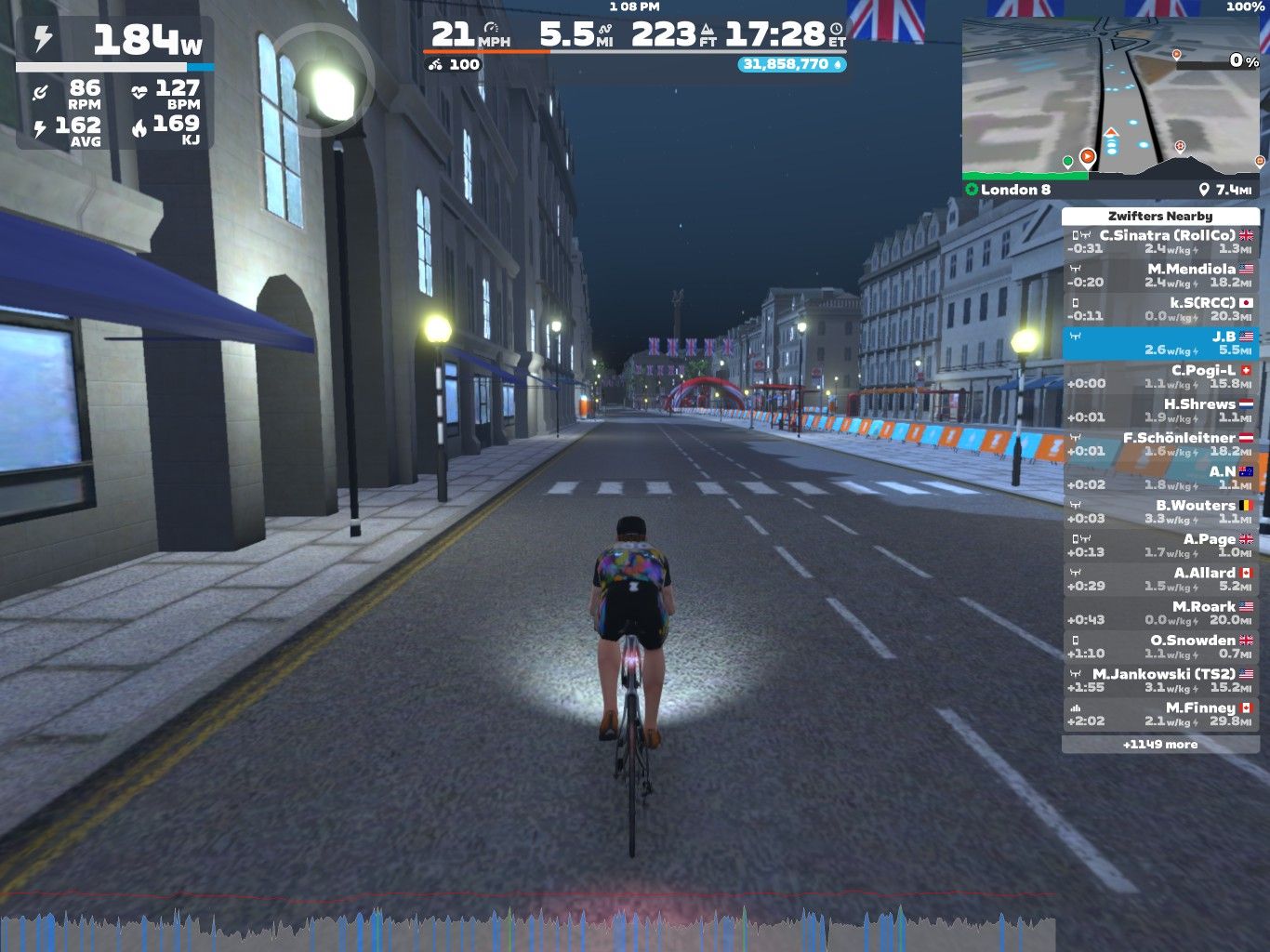Pick C.Pogi-L in the rider list
The image size is (1270, 952).
pyautogui.click(x=1160, y=377)
